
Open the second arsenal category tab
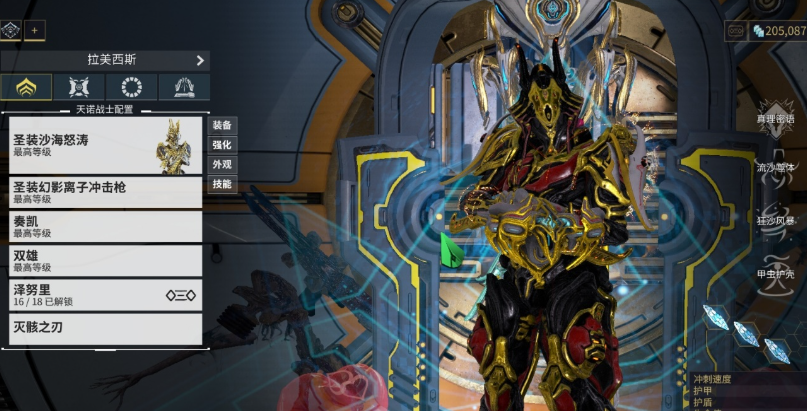pyautogui.click(x=79, y=87)
